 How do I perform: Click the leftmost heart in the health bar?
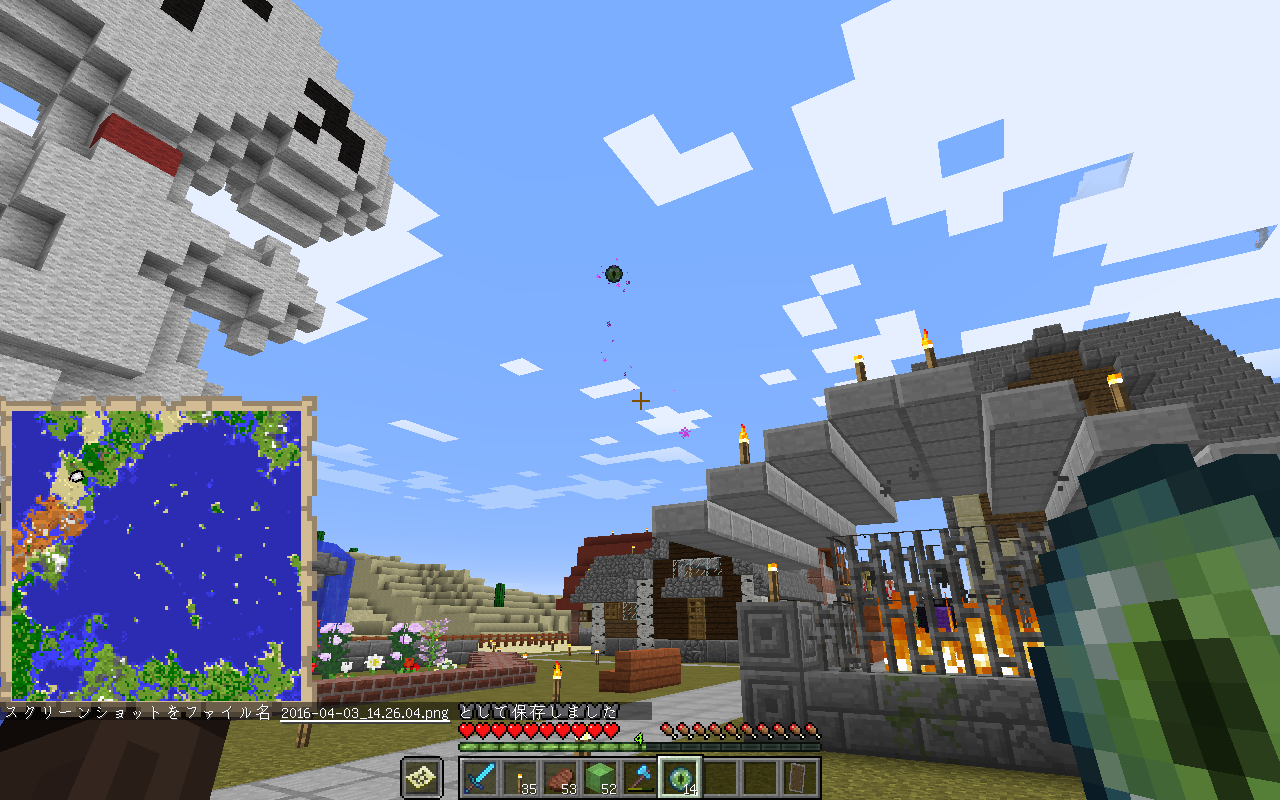click(467, 729)
